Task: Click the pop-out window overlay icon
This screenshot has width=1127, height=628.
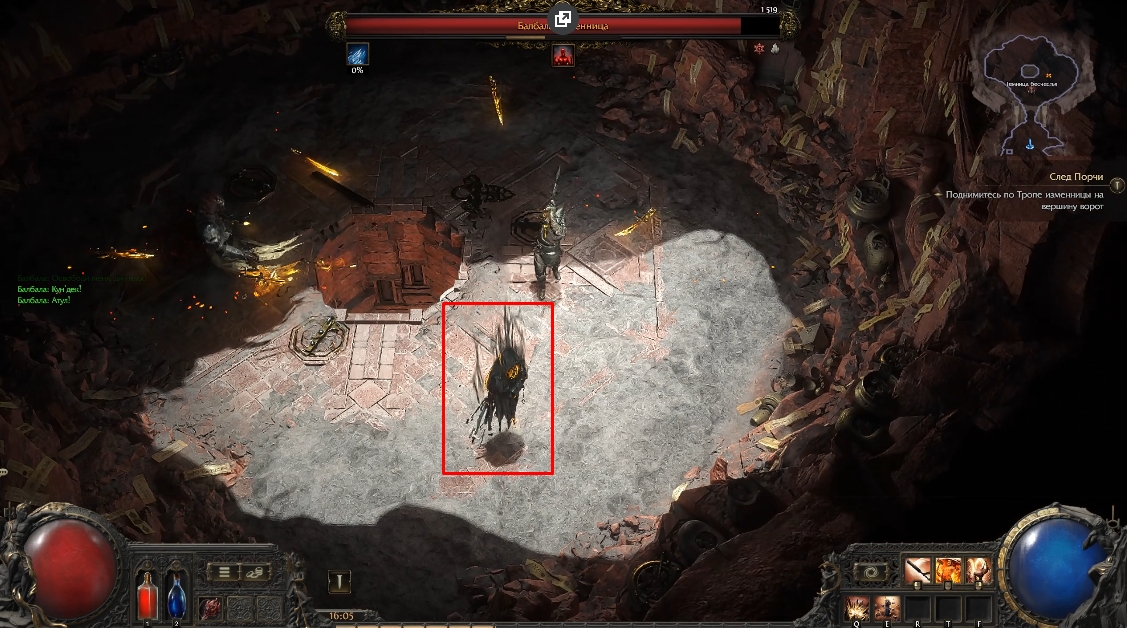Action: point(563,19)
